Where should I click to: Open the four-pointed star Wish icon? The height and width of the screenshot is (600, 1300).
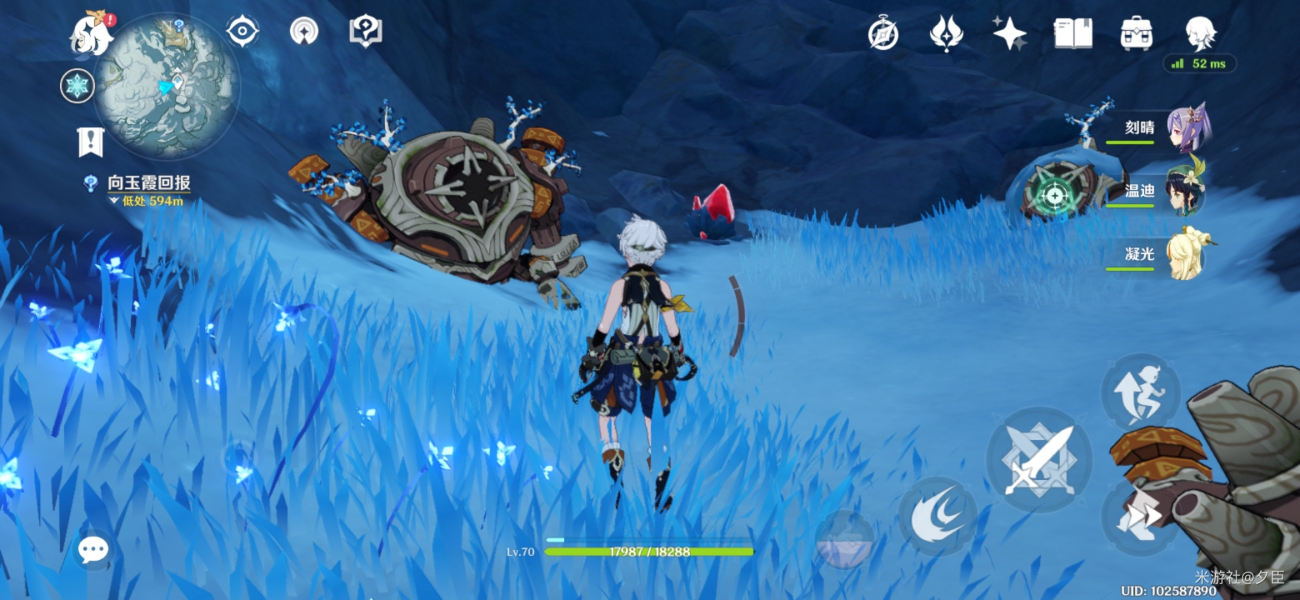1009,34
